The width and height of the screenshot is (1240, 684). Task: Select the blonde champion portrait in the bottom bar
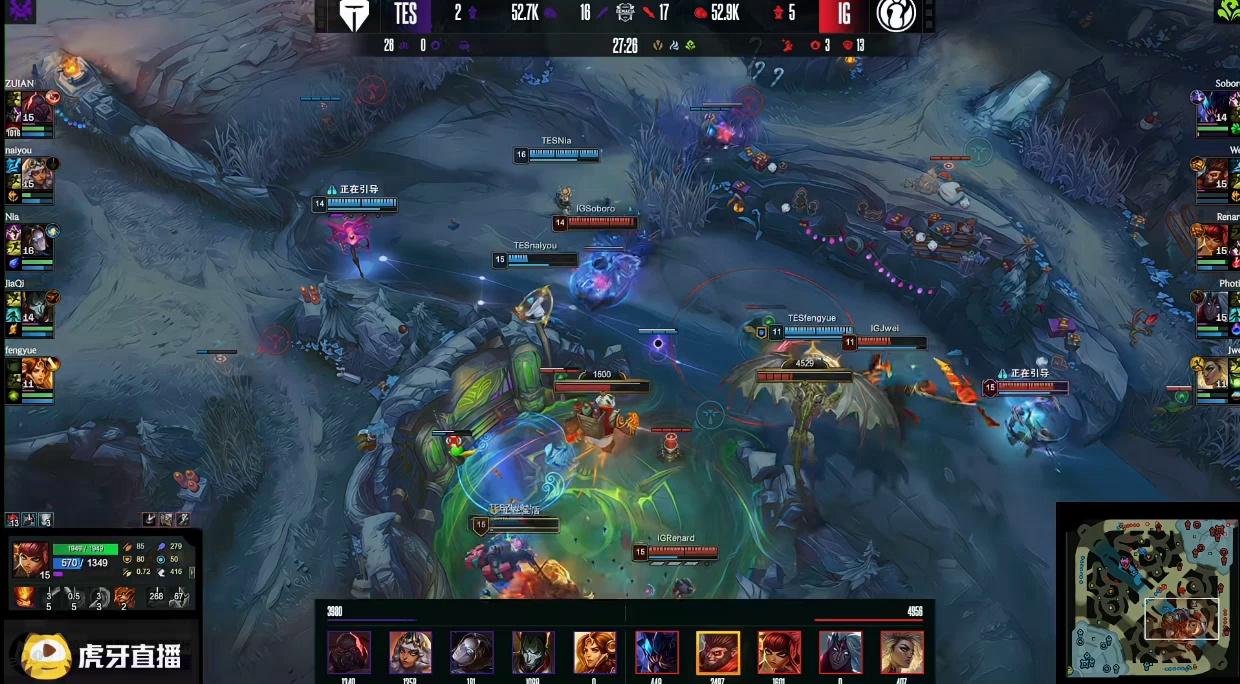[x=902, y=652]
